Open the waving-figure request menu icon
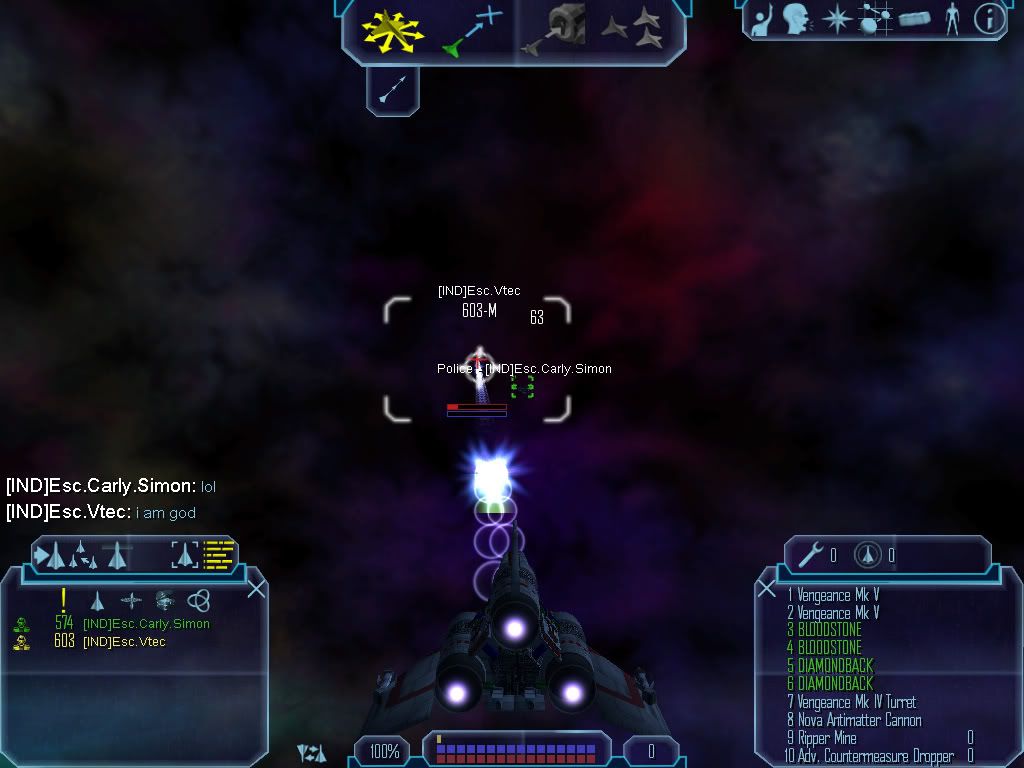1024x768 pixels. click(764, 19)
